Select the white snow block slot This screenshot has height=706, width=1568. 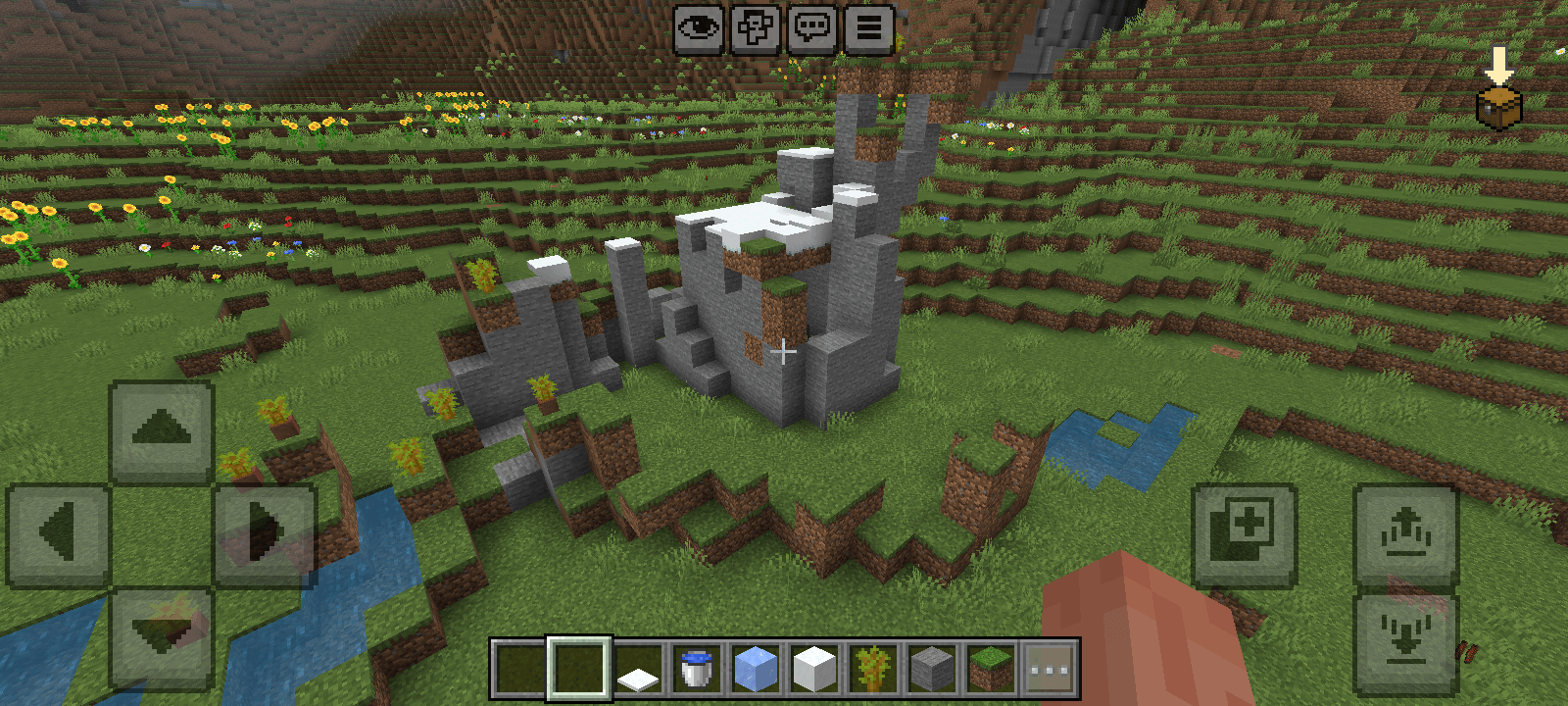click(x=814, y=669)
